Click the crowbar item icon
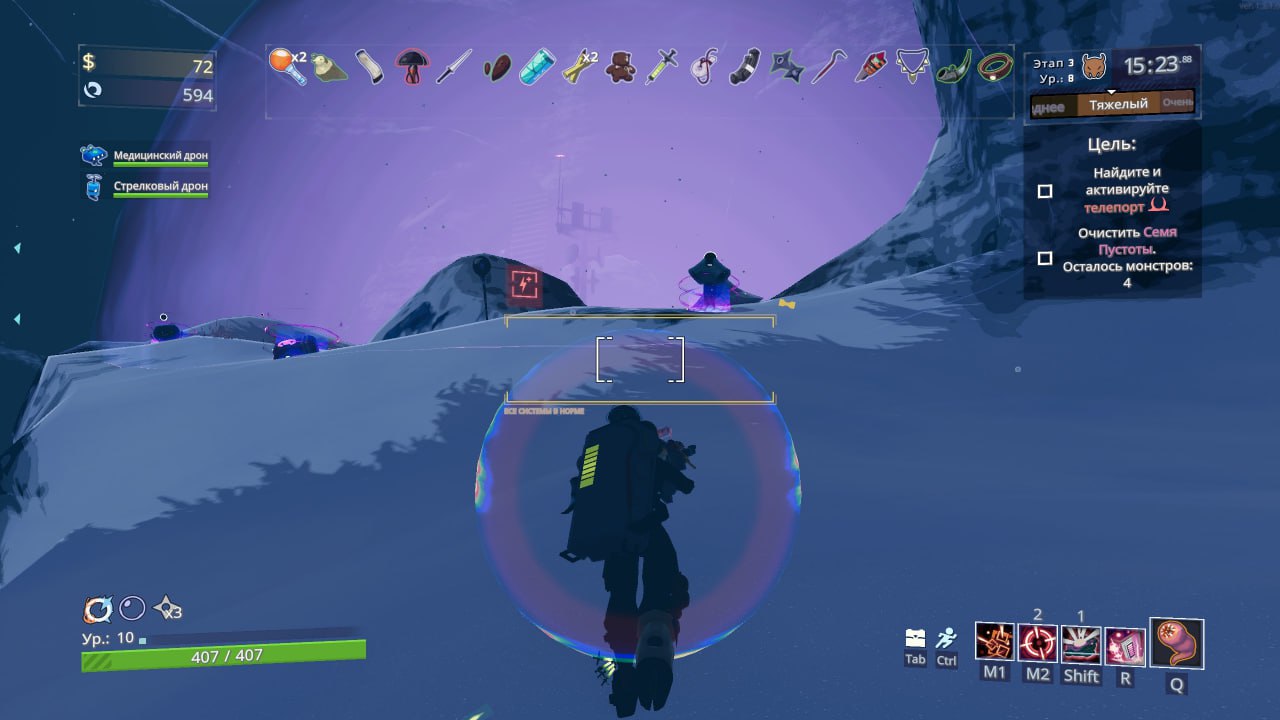The image size is (1280, 720). 827,67
